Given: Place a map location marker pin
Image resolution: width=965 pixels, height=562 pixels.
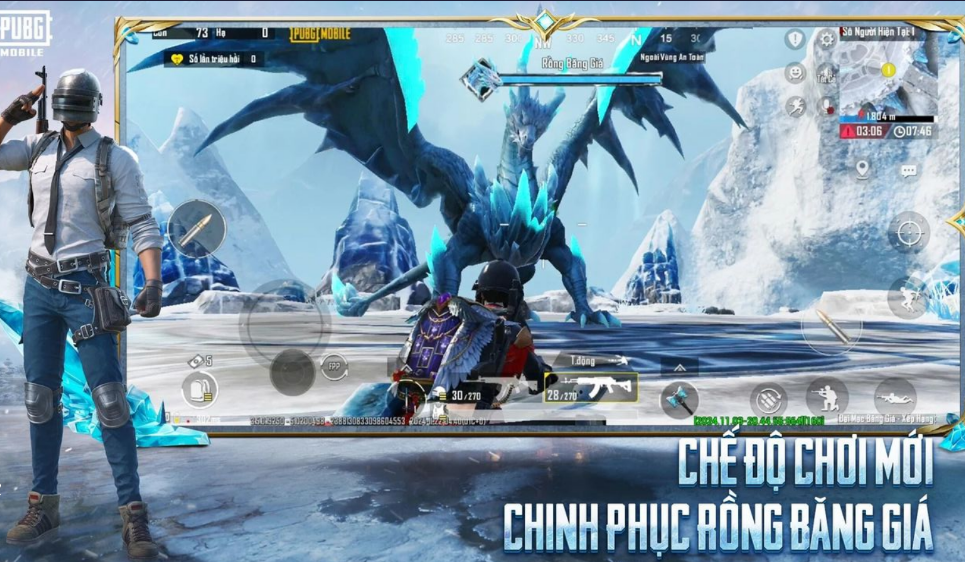Looking at the screenshot, I should coord(862,169).
